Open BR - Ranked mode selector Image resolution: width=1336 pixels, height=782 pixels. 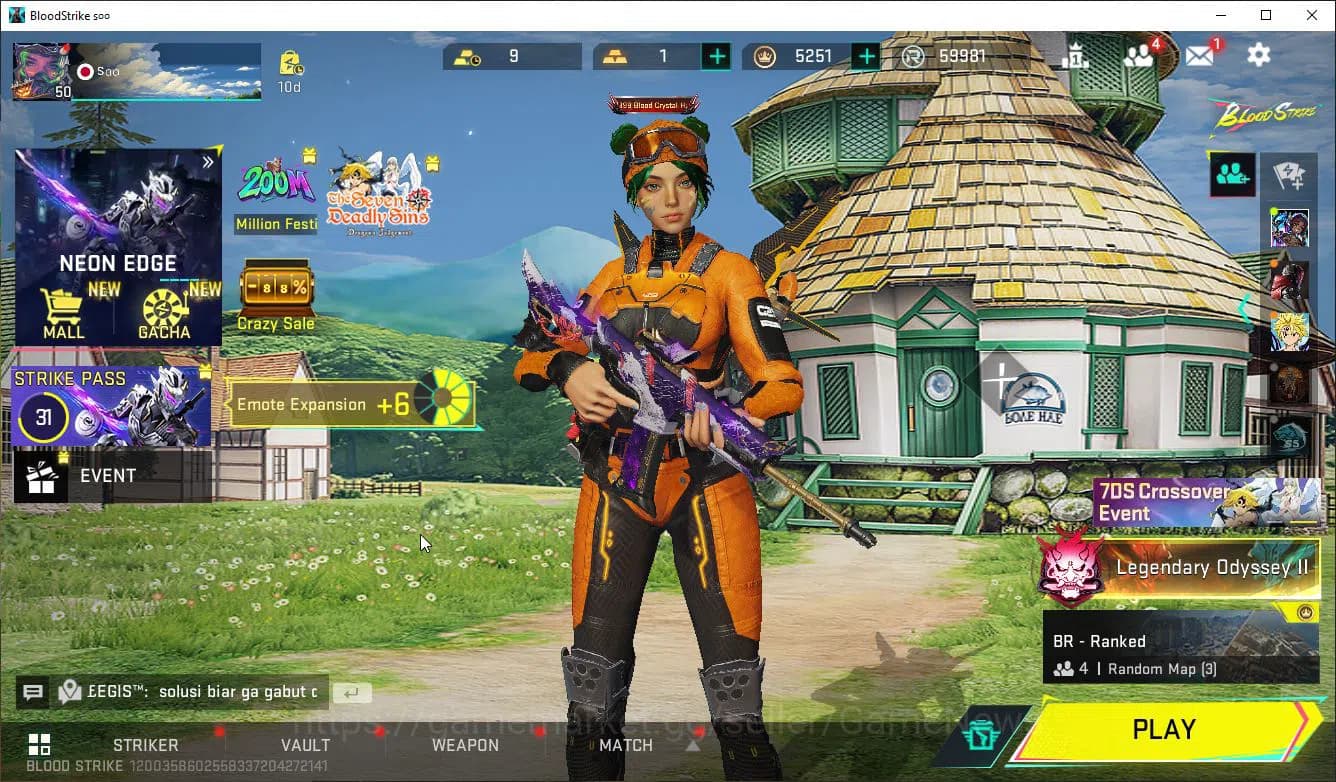pos(1180,650)
